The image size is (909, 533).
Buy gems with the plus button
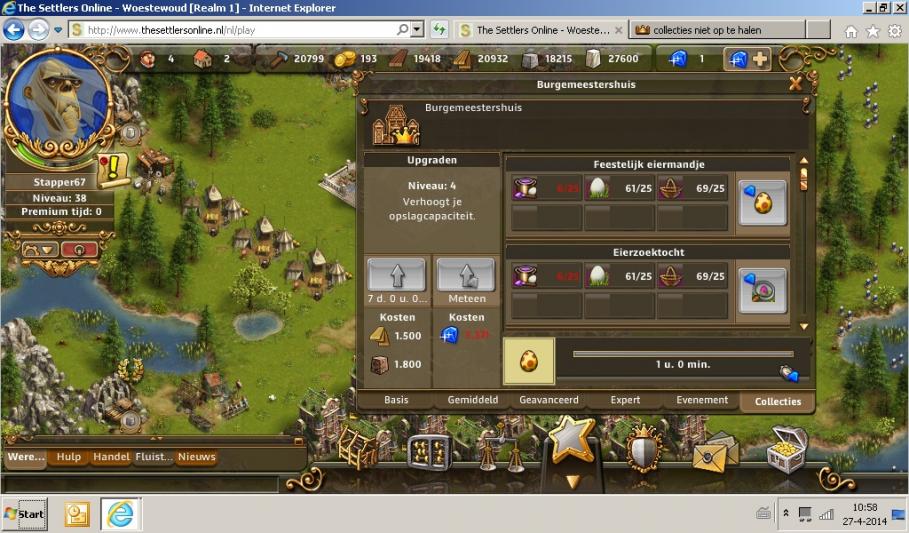(759, 59)
